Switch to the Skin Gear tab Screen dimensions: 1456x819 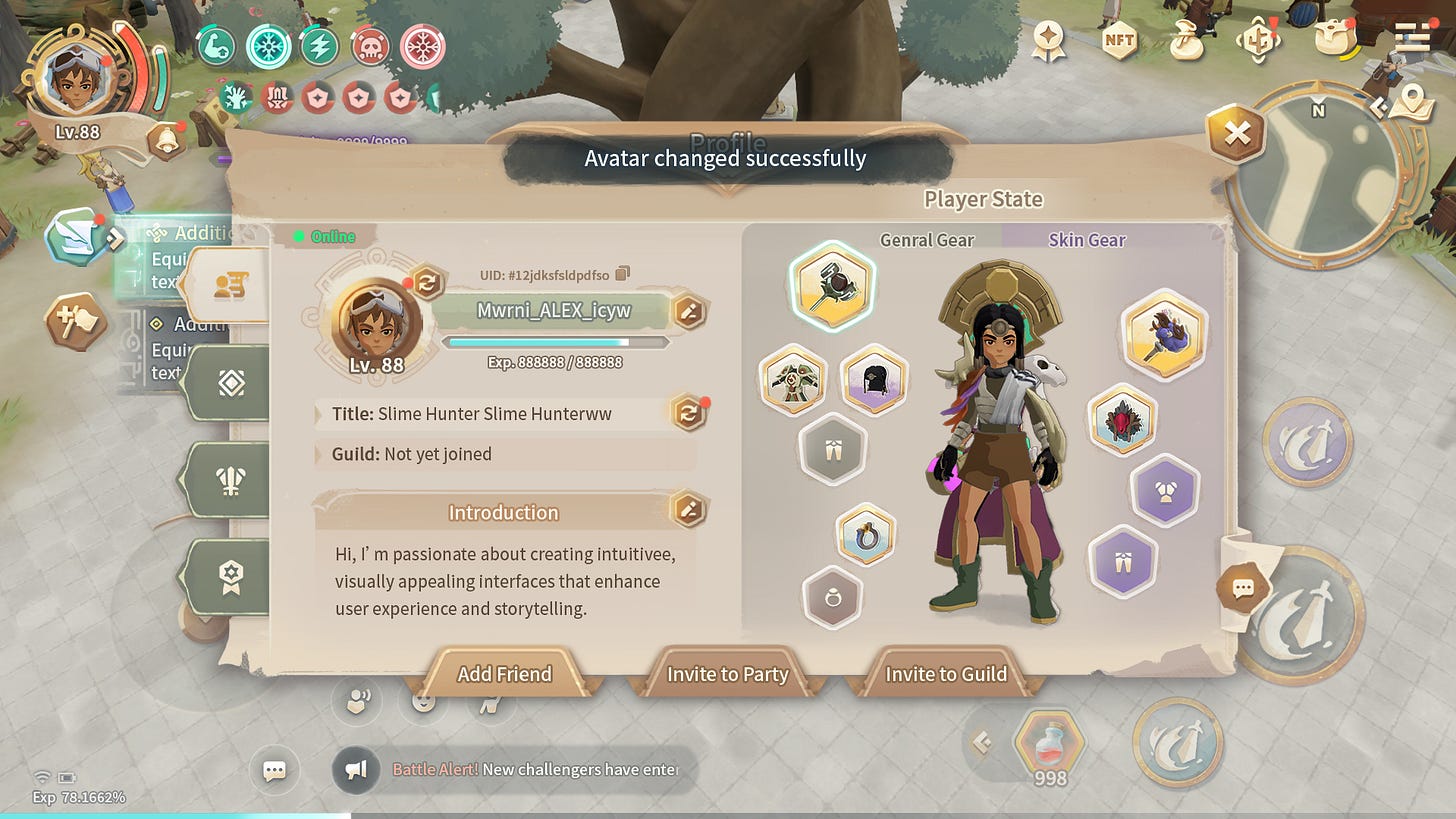point(1087,240)
